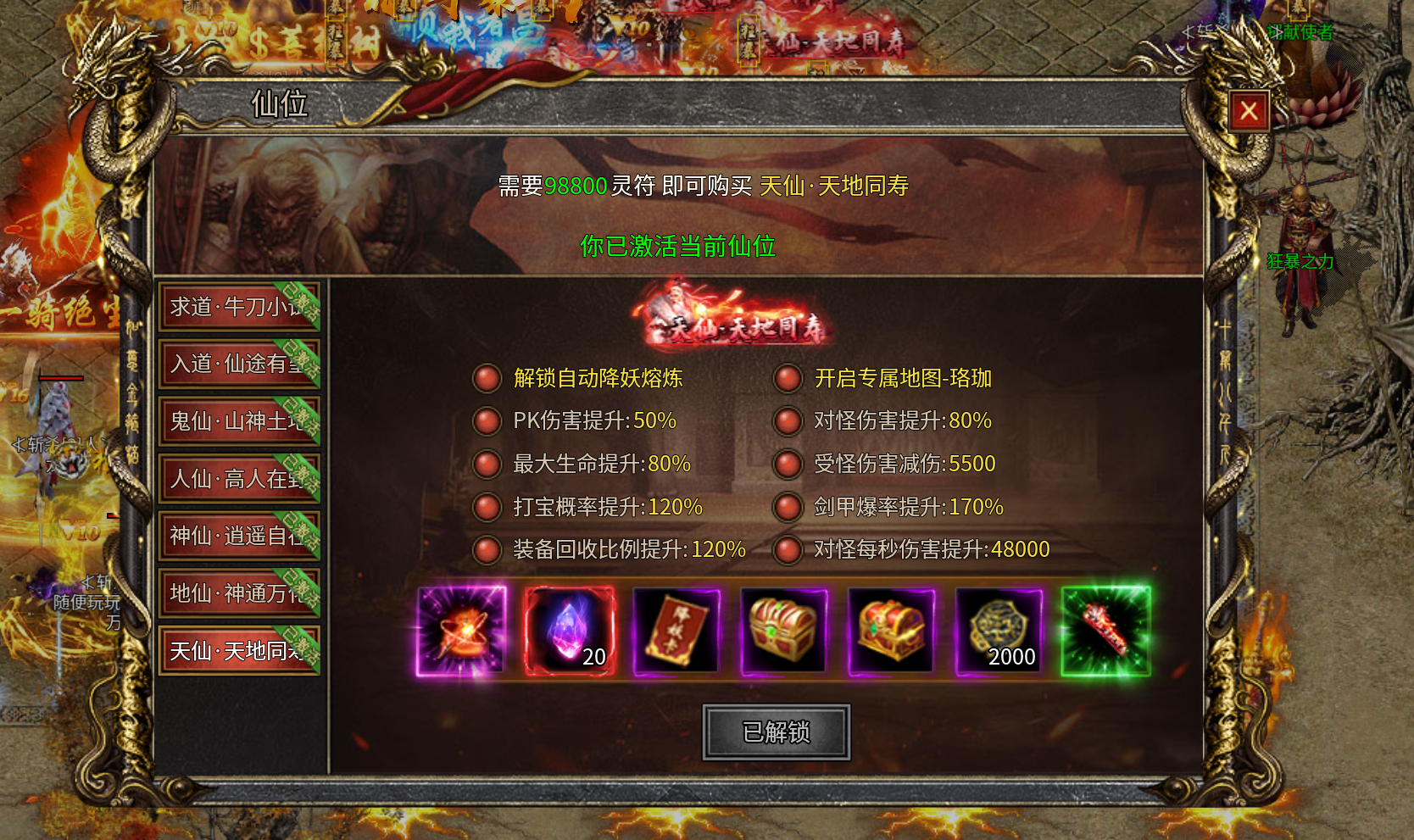Click the flaming orb item in first slot

pyautogui.click(x=461, y=630)
